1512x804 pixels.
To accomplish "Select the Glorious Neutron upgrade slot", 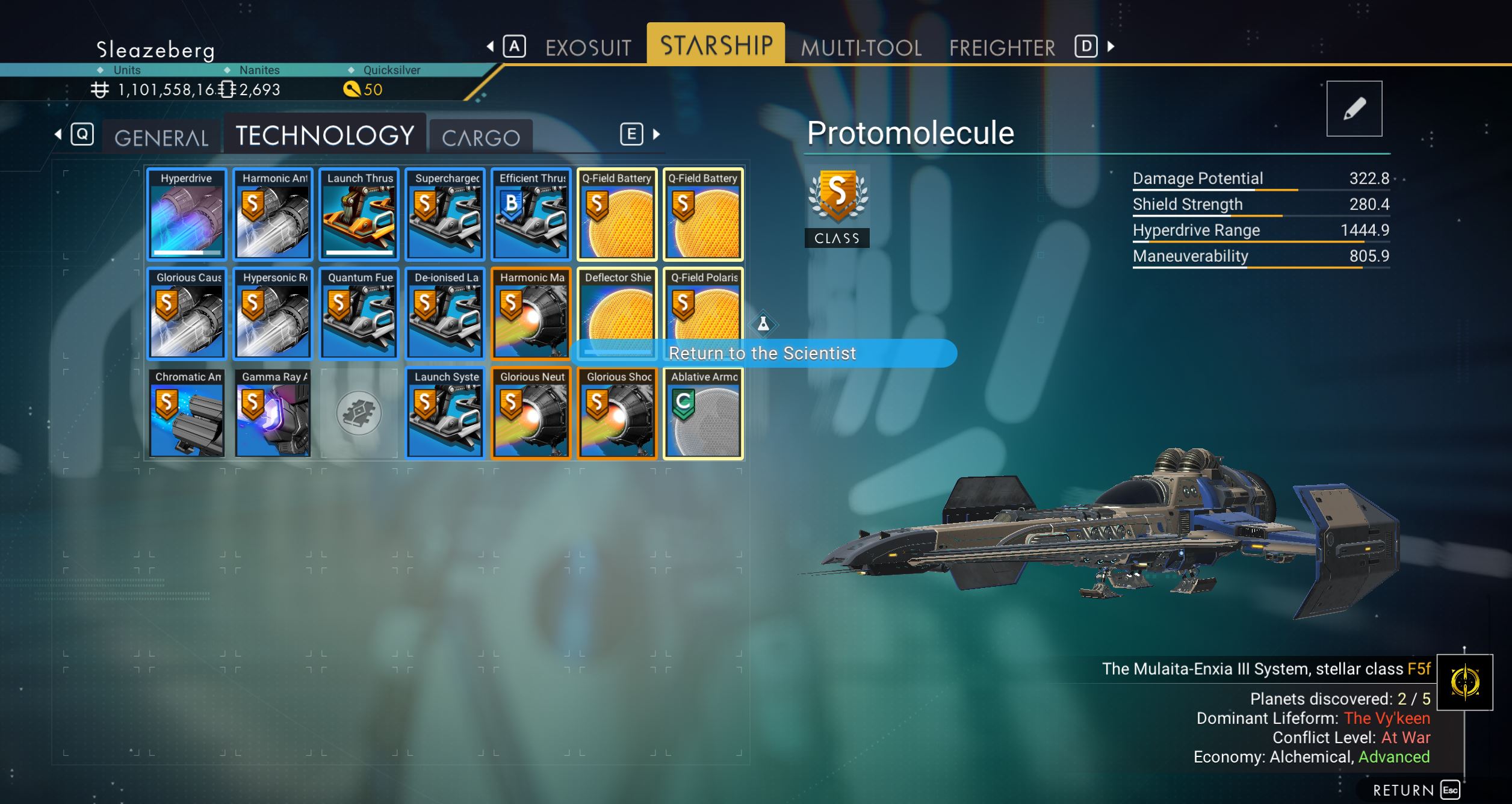I will [531, 413].
